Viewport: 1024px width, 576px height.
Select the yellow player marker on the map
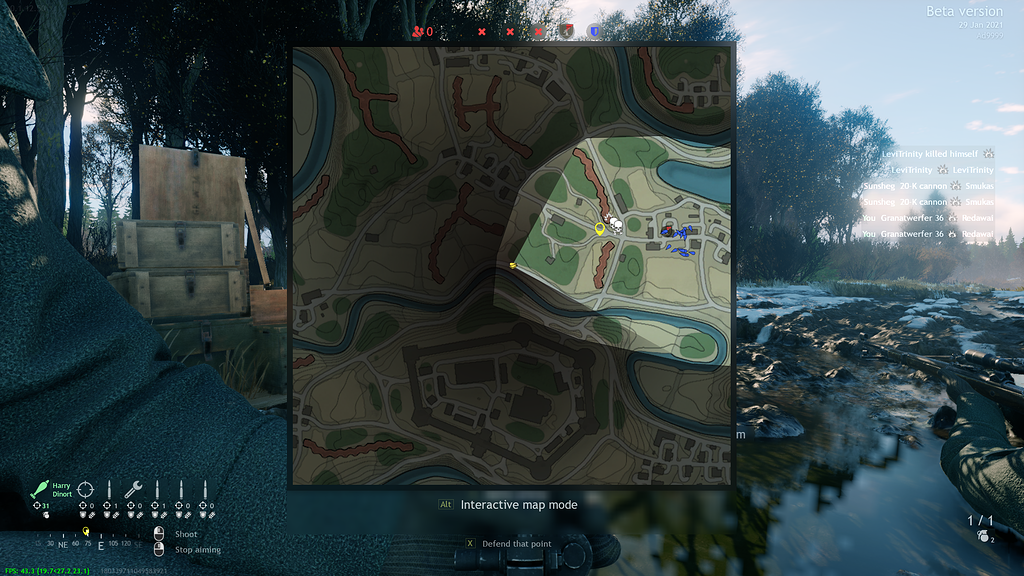[512, 265]
